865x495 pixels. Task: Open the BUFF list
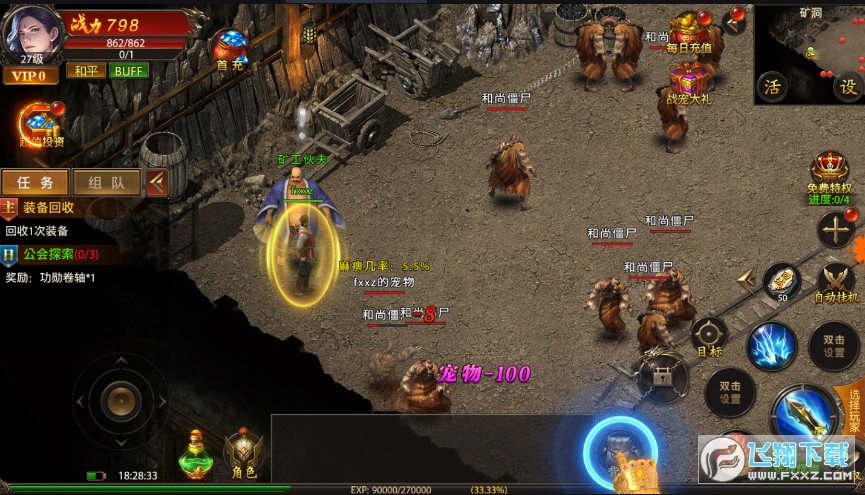tap(127, 71)
